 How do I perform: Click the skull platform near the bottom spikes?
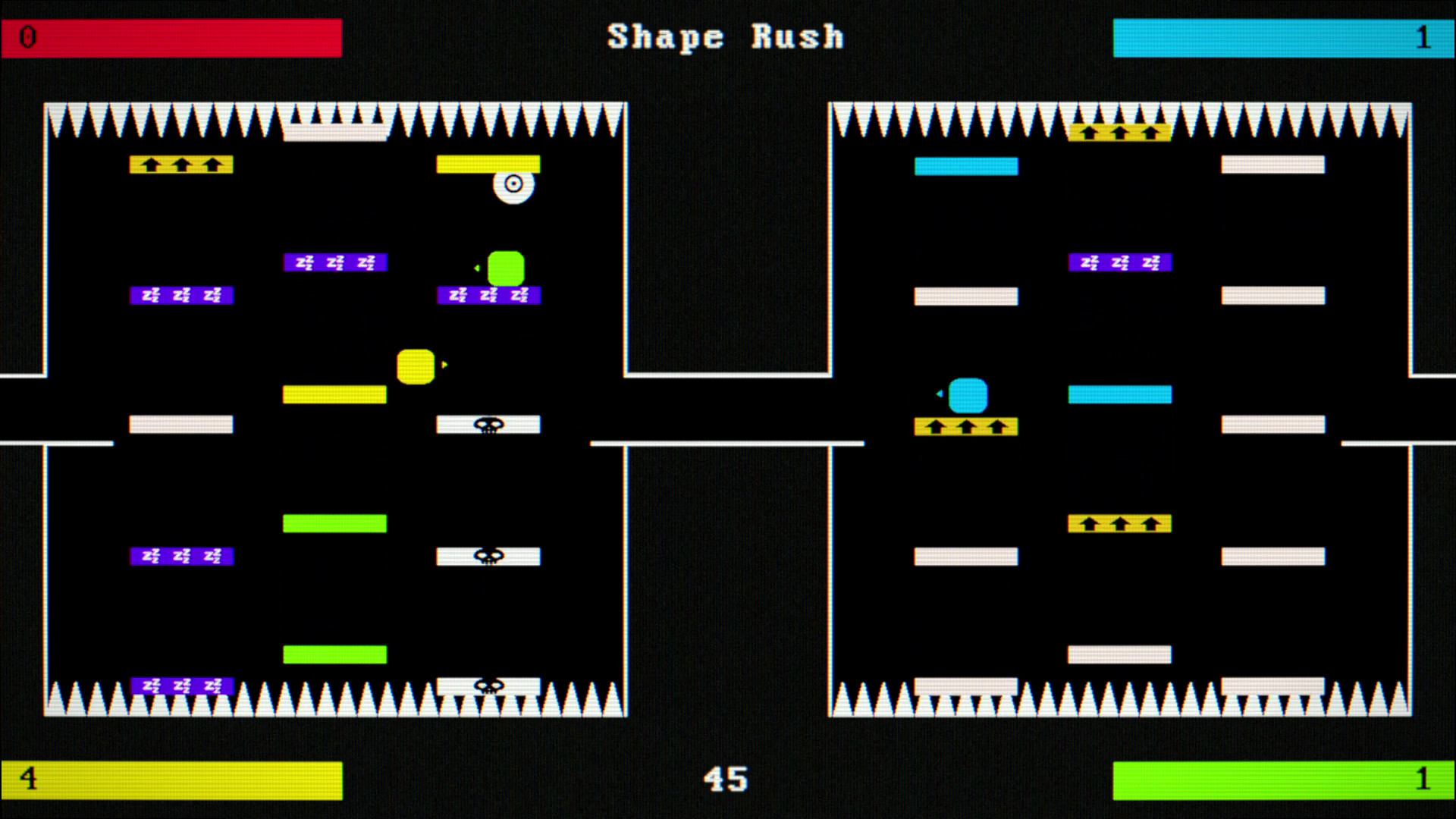tap(488, 686)
